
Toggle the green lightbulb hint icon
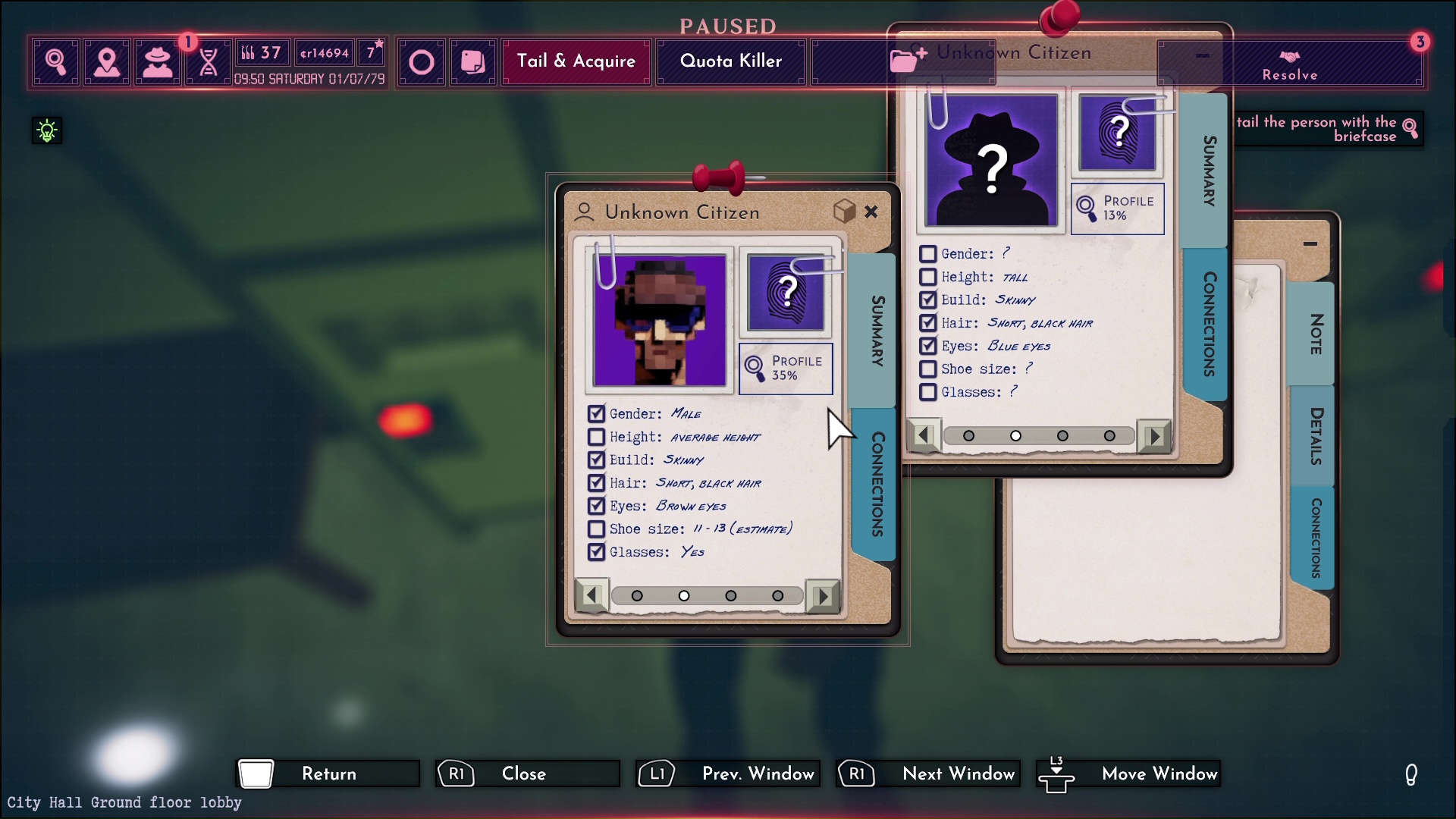47,130
